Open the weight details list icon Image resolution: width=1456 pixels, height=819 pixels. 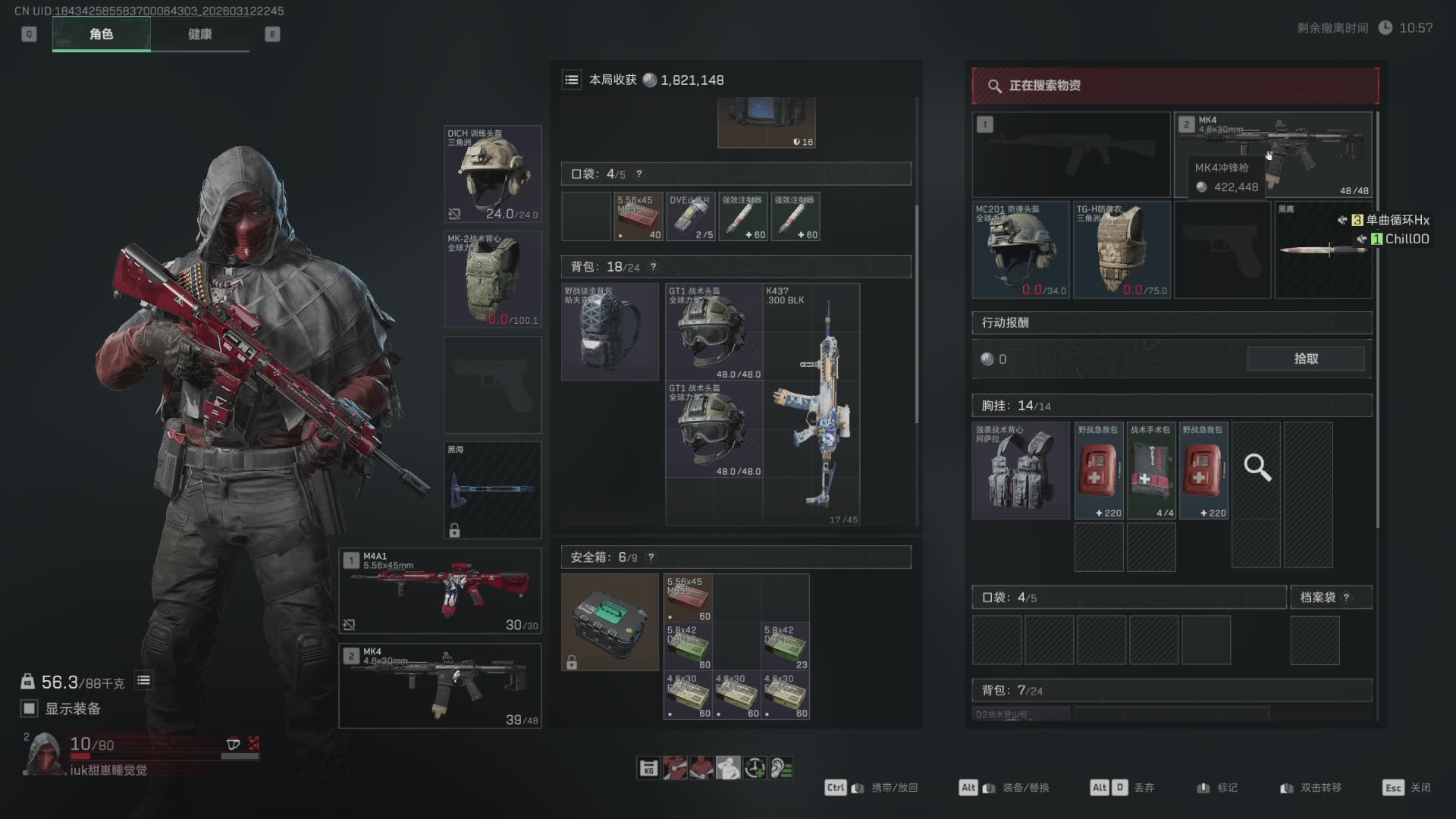point(143,681)
